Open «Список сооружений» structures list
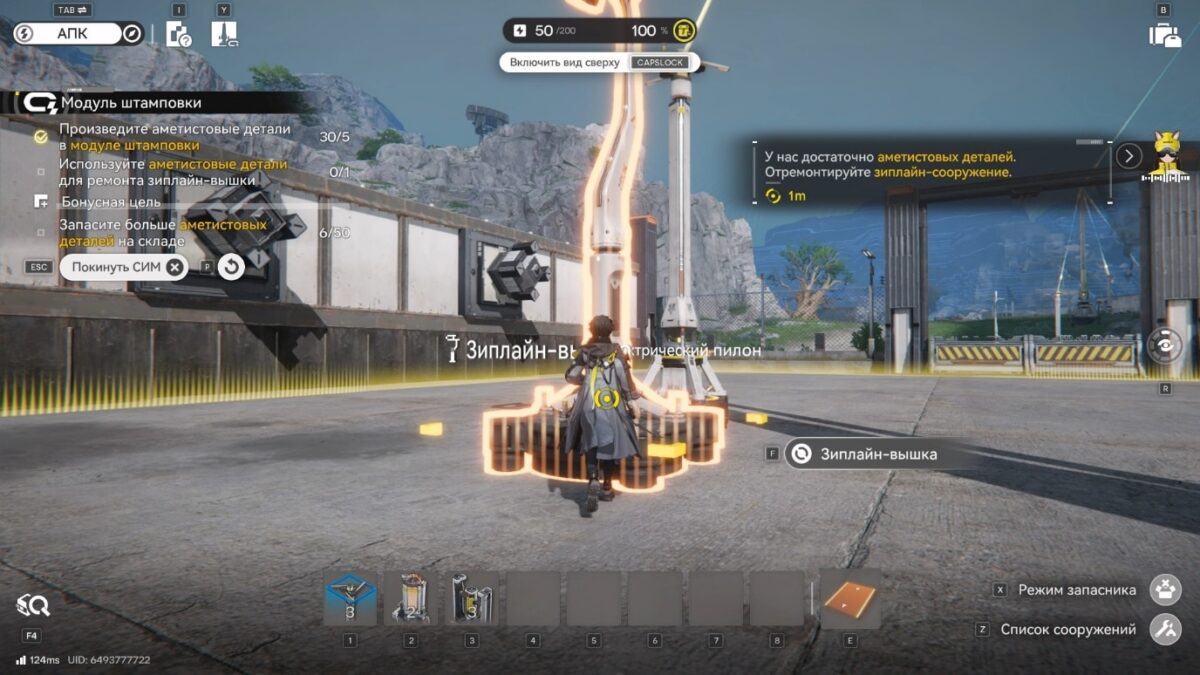This screenshot has height=675, width=1200. click(x=1165, y=630)
